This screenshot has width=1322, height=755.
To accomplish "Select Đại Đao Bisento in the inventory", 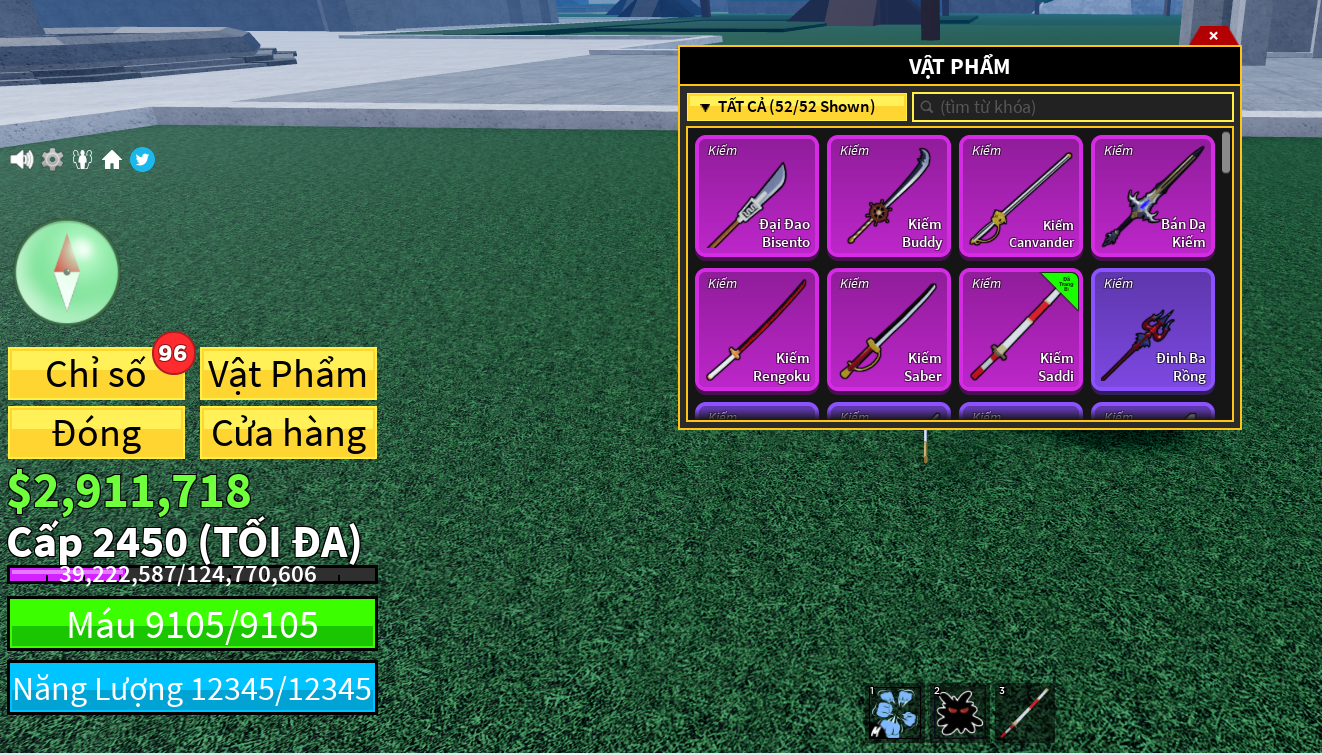I will 757,197.
